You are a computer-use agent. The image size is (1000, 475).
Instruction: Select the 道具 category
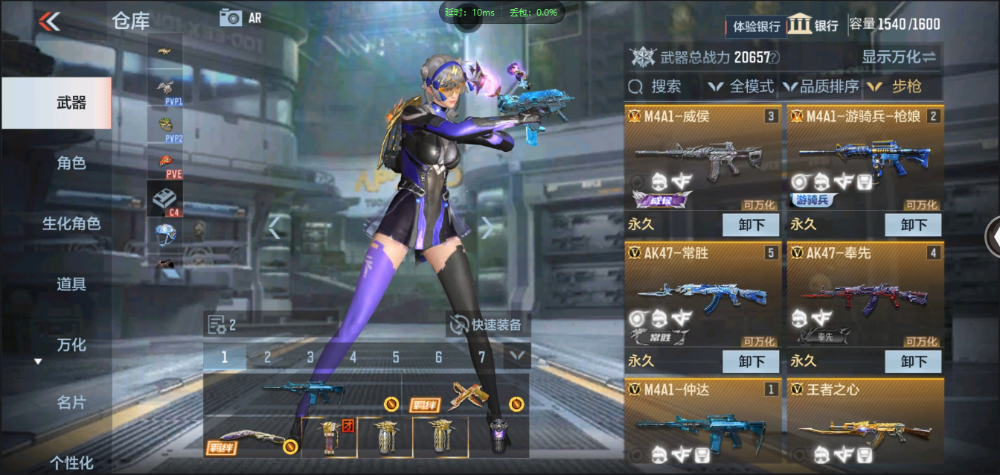coord(70,284)
